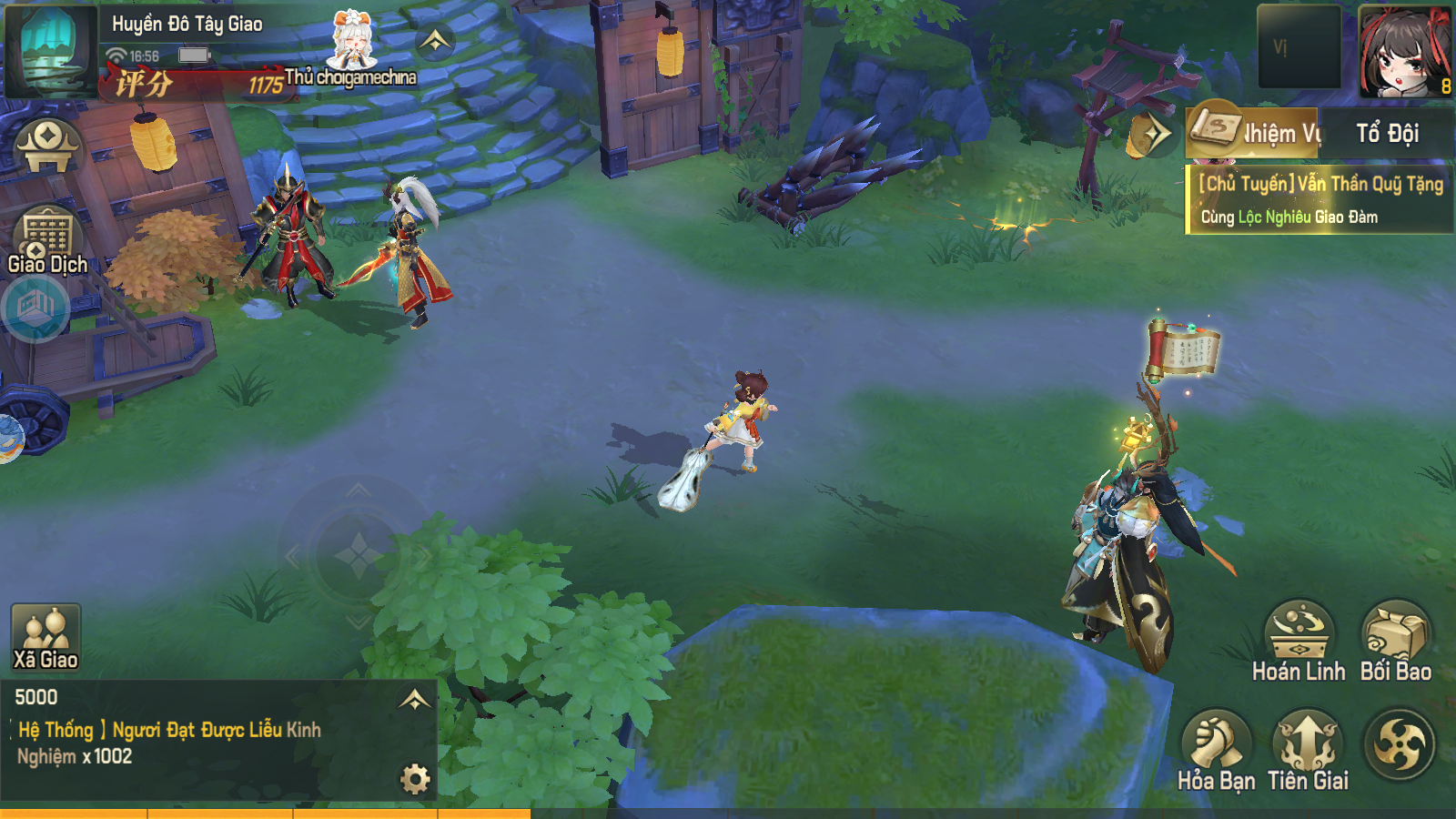The image size is (1456, 819).
Task: Open the Xã Giao social menu
Action: pyautogui.click(x=45, y=637)
